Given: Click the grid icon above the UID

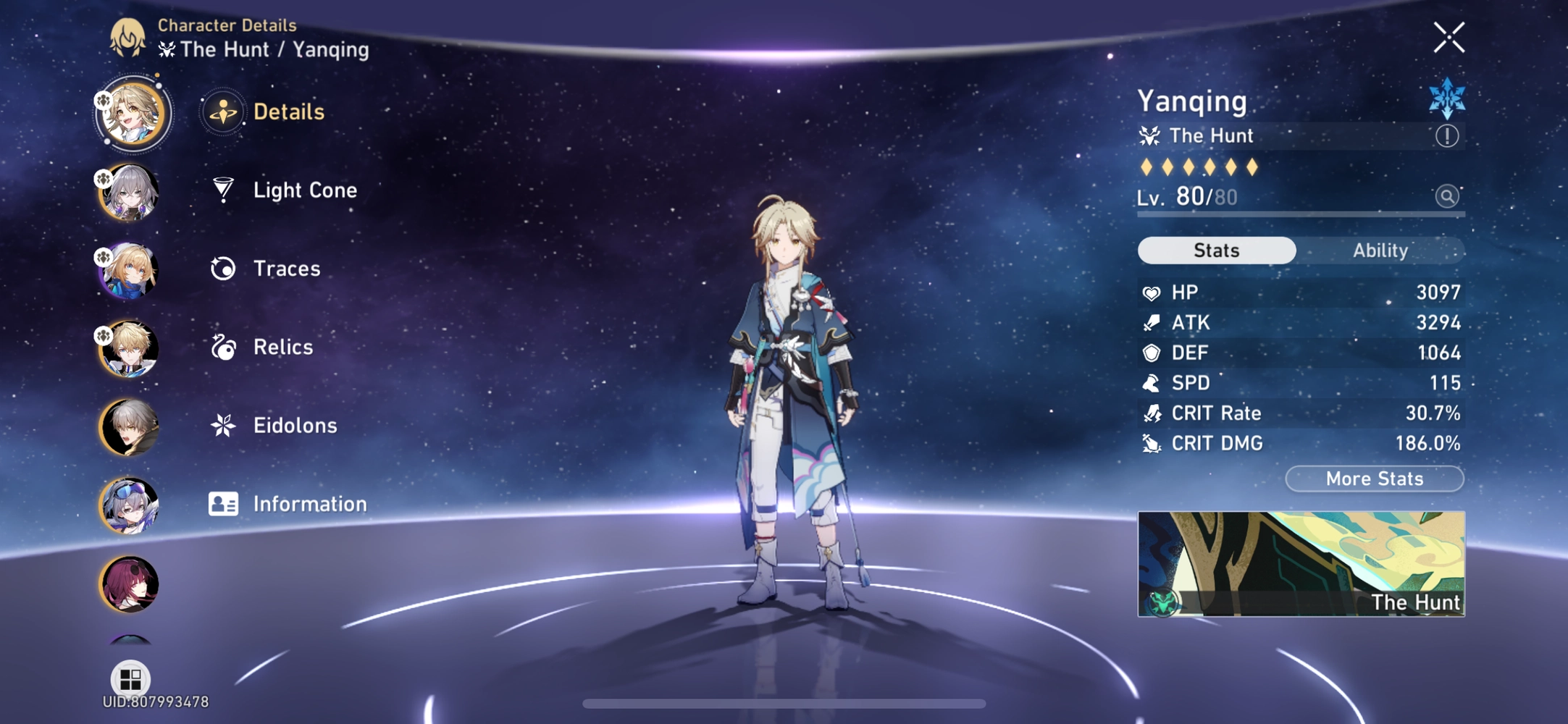Looking at the screenshot, I should 130,679.
